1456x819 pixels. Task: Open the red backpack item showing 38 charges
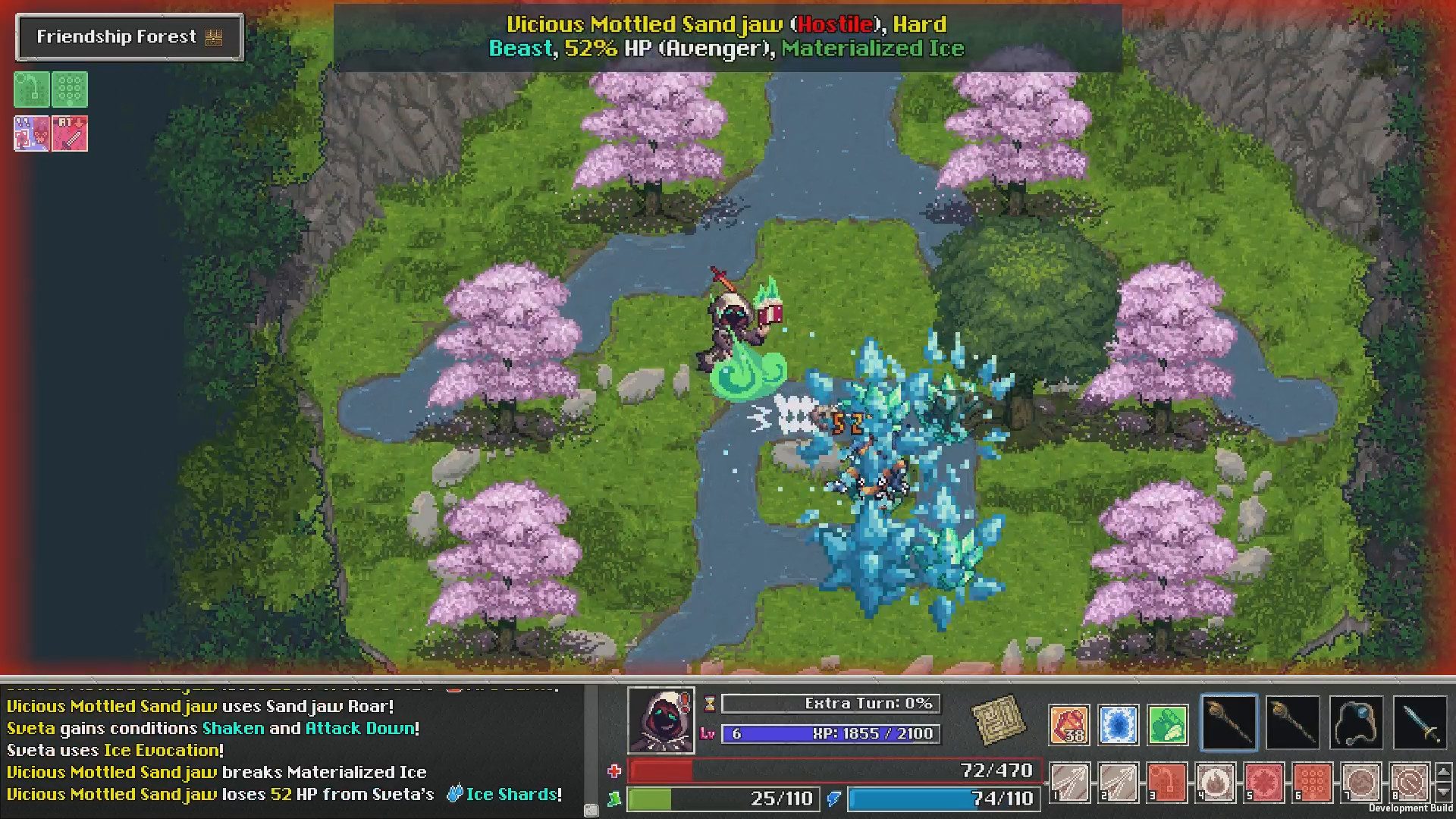(1069, 724)
